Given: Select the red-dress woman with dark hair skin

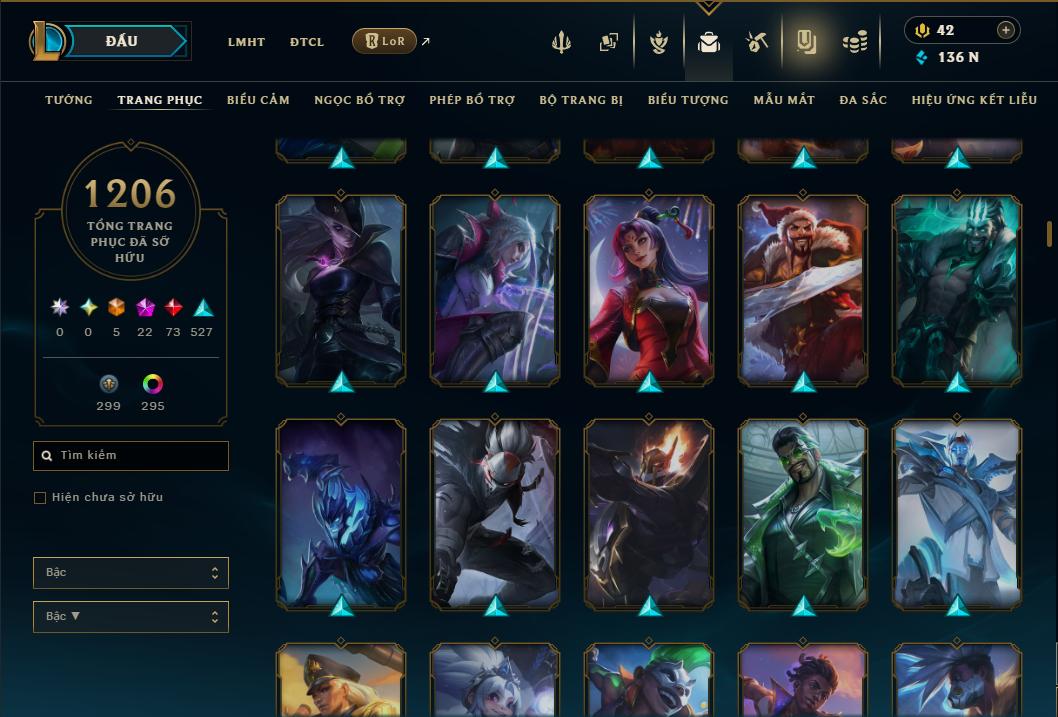Looking at the screenshot, I should 649,290.
